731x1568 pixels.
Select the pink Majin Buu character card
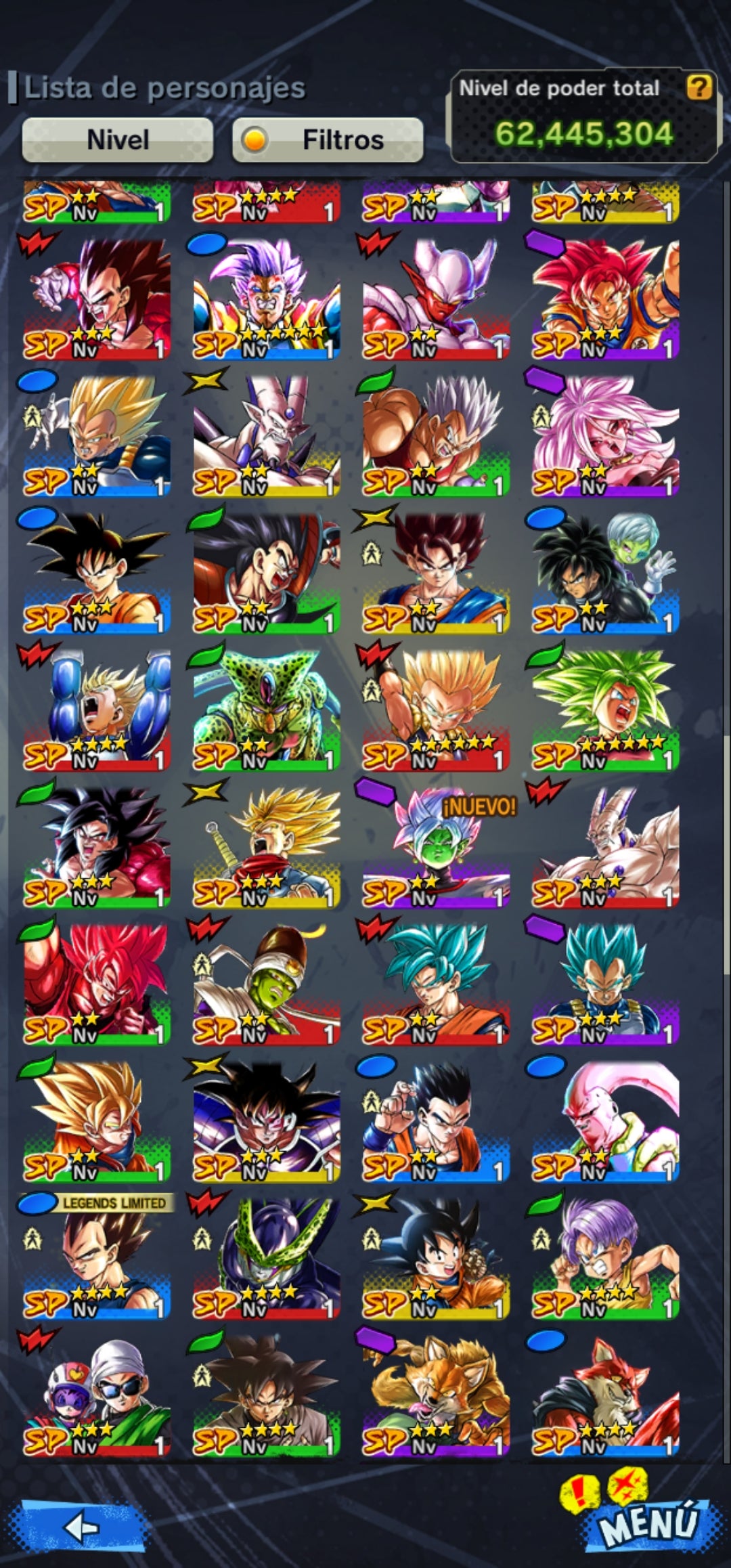tap(605, 1120)
